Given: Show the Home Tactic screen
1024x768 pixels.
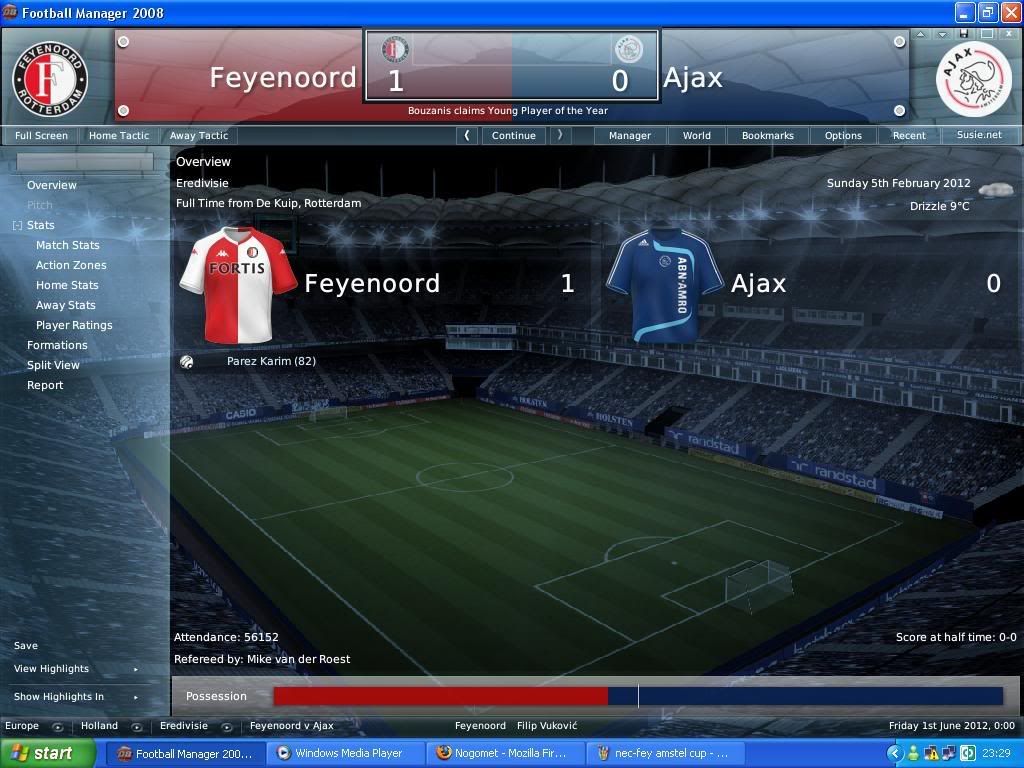Looking at the screenshot, I should [x=118, y=135].
